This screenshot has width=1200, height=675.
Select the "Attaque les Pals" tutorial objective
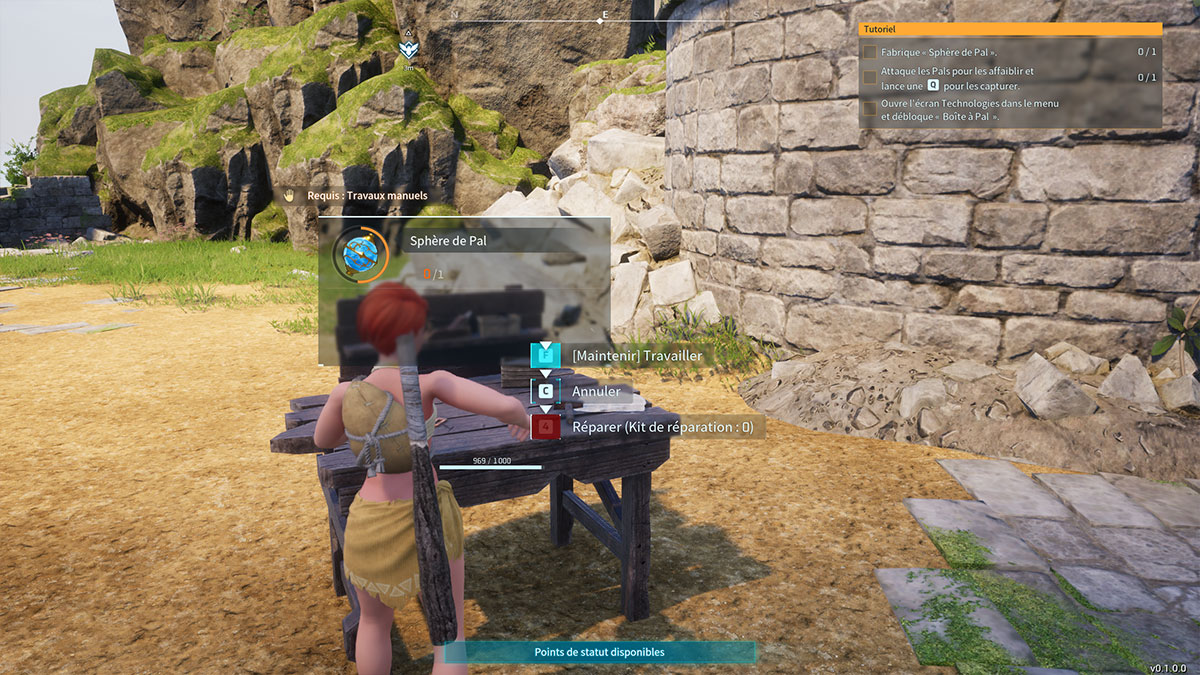[x=870, y=77]
